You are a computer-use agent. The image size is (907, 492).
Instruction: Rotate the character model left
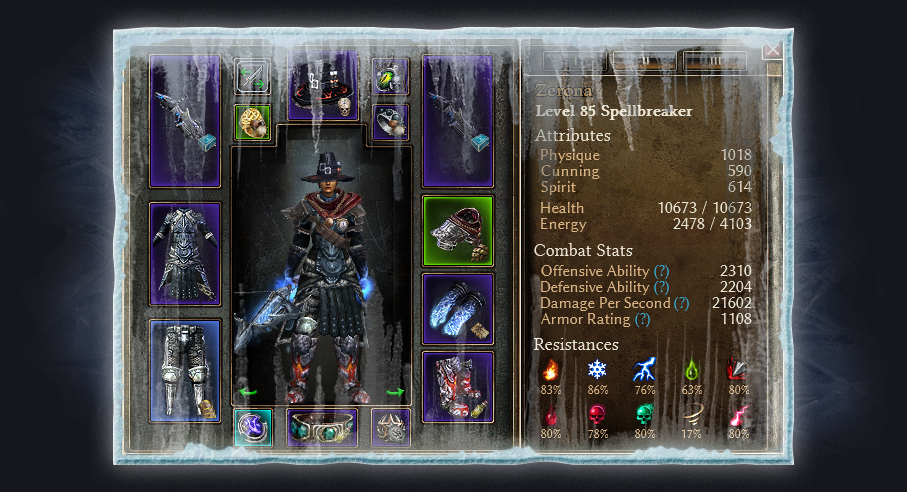[241, 393]
